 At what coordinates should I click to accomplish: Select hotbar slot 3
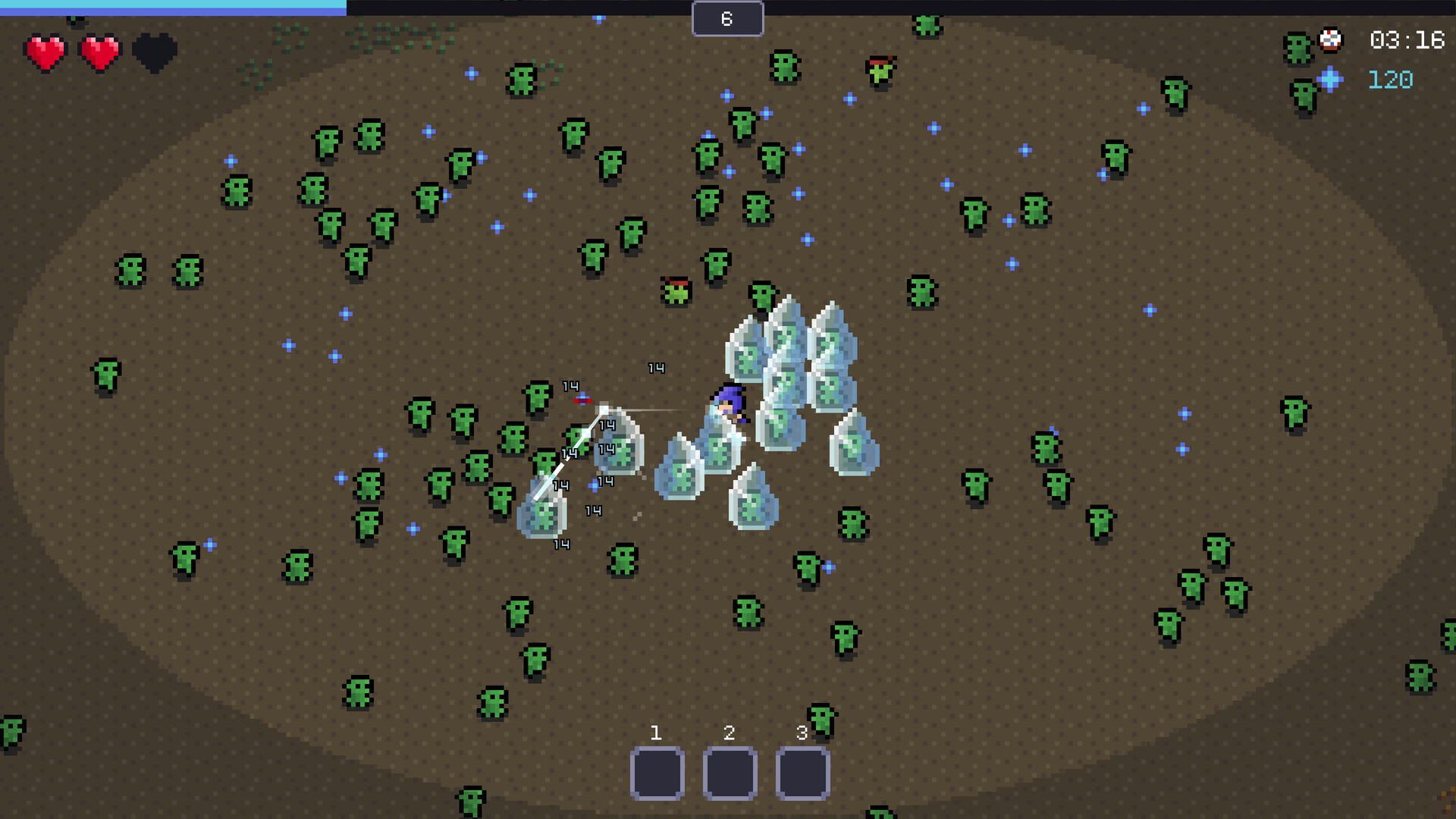click(801, 772)
